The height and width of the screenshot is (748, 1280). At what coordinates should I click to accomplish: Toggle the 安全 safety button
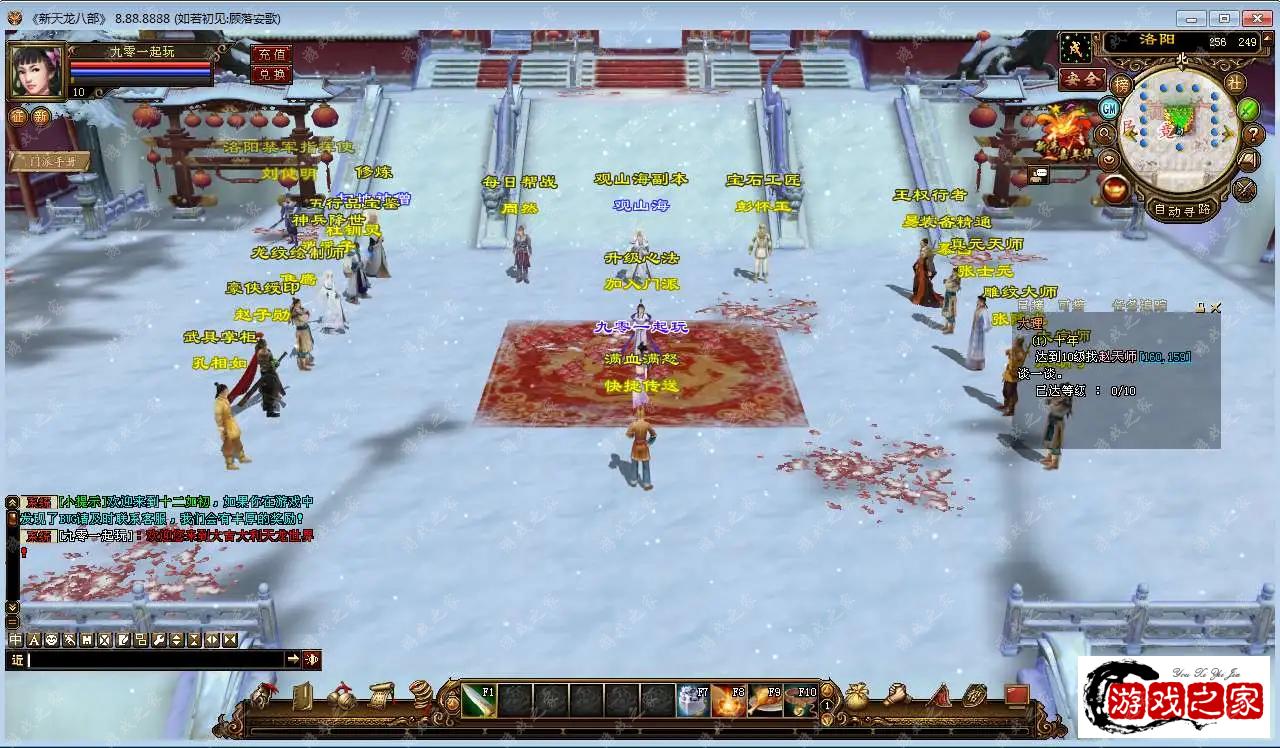click(1082, 79)
